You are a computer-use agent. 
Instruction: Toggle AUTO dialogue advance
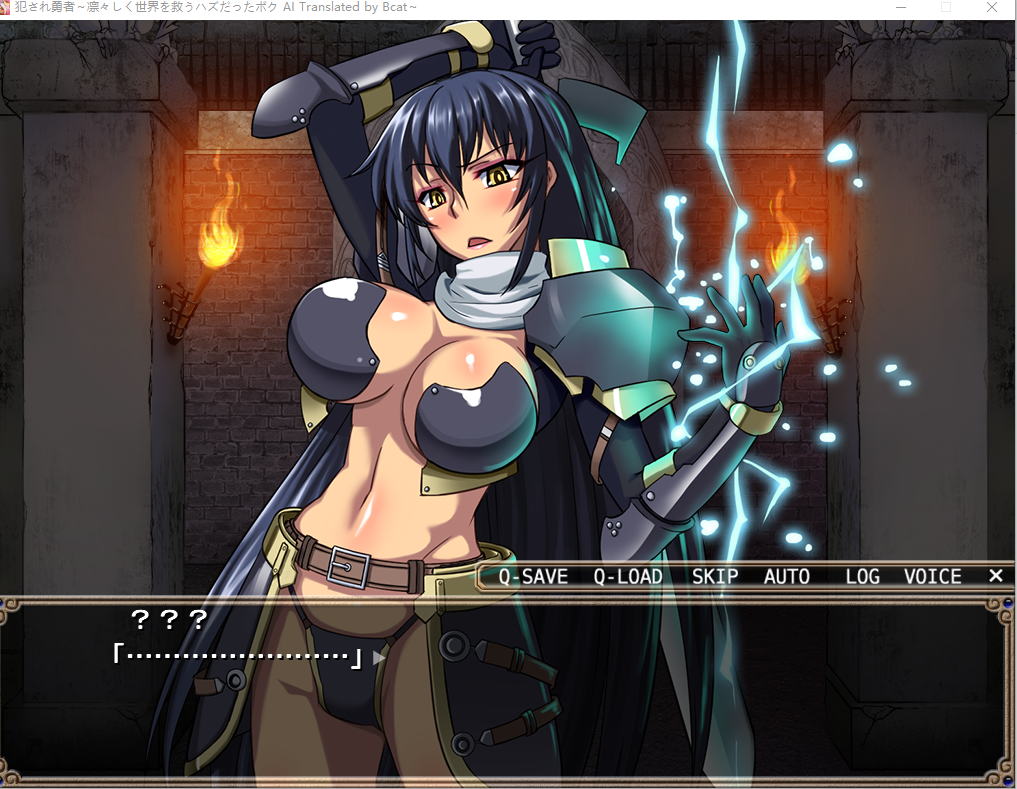786,577
